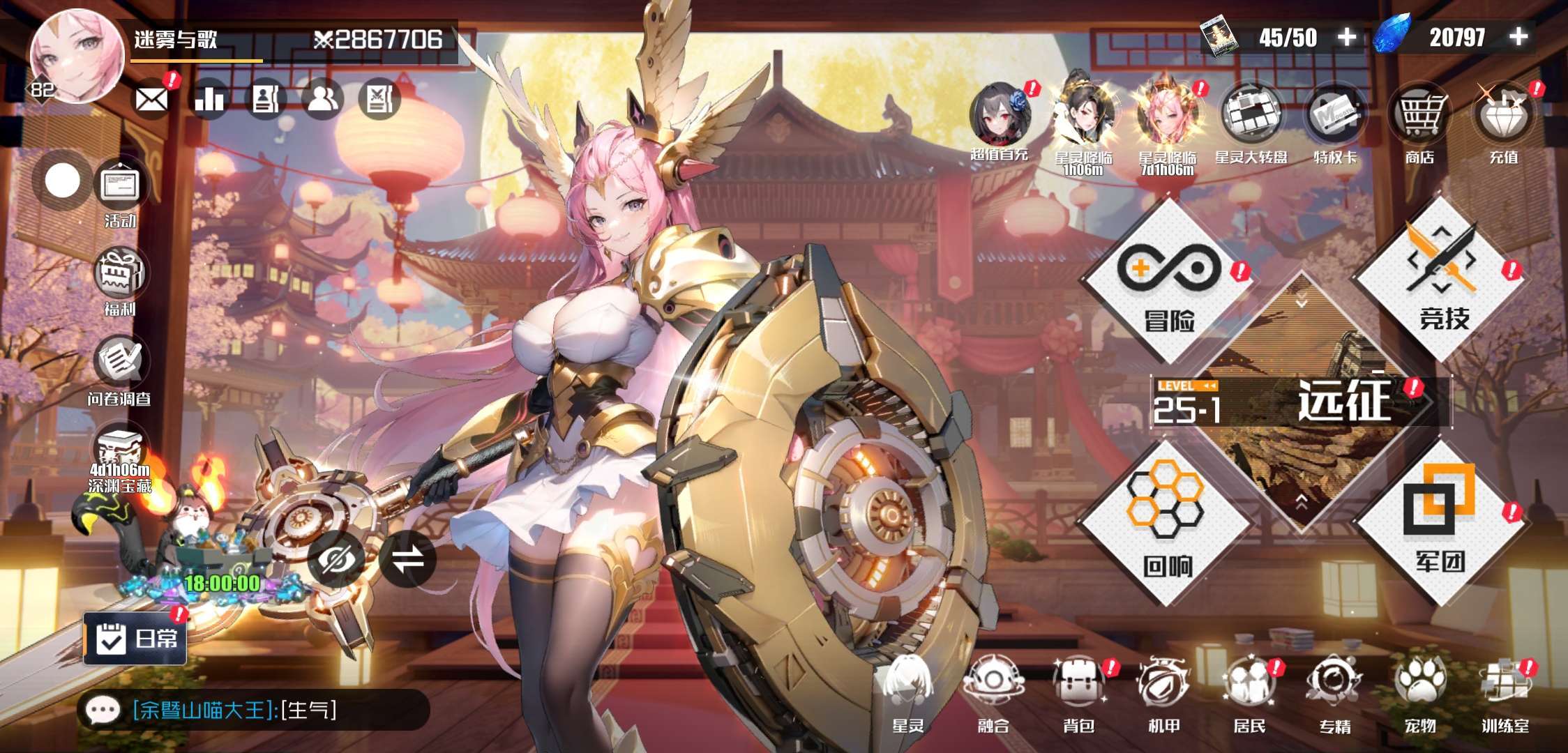Open the 问卷调查 survey
Image resolution: width=1568 pixels, height=753 pixels.
pyautogui.click(x=119, y=370)
